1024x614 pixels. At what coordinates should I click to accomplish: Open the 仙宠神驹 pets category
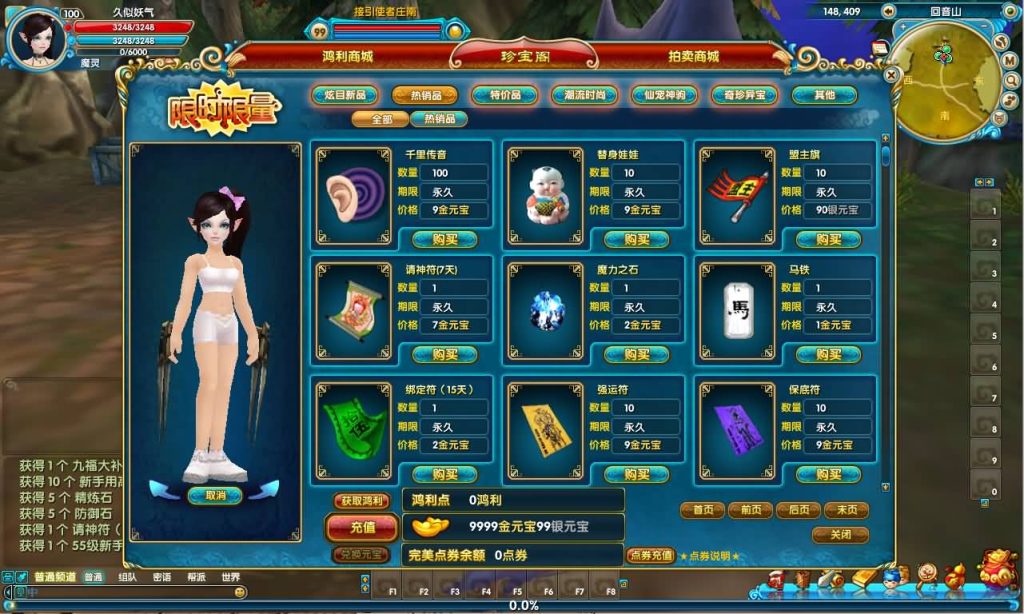pyautogui.click(x=664, y=96)
